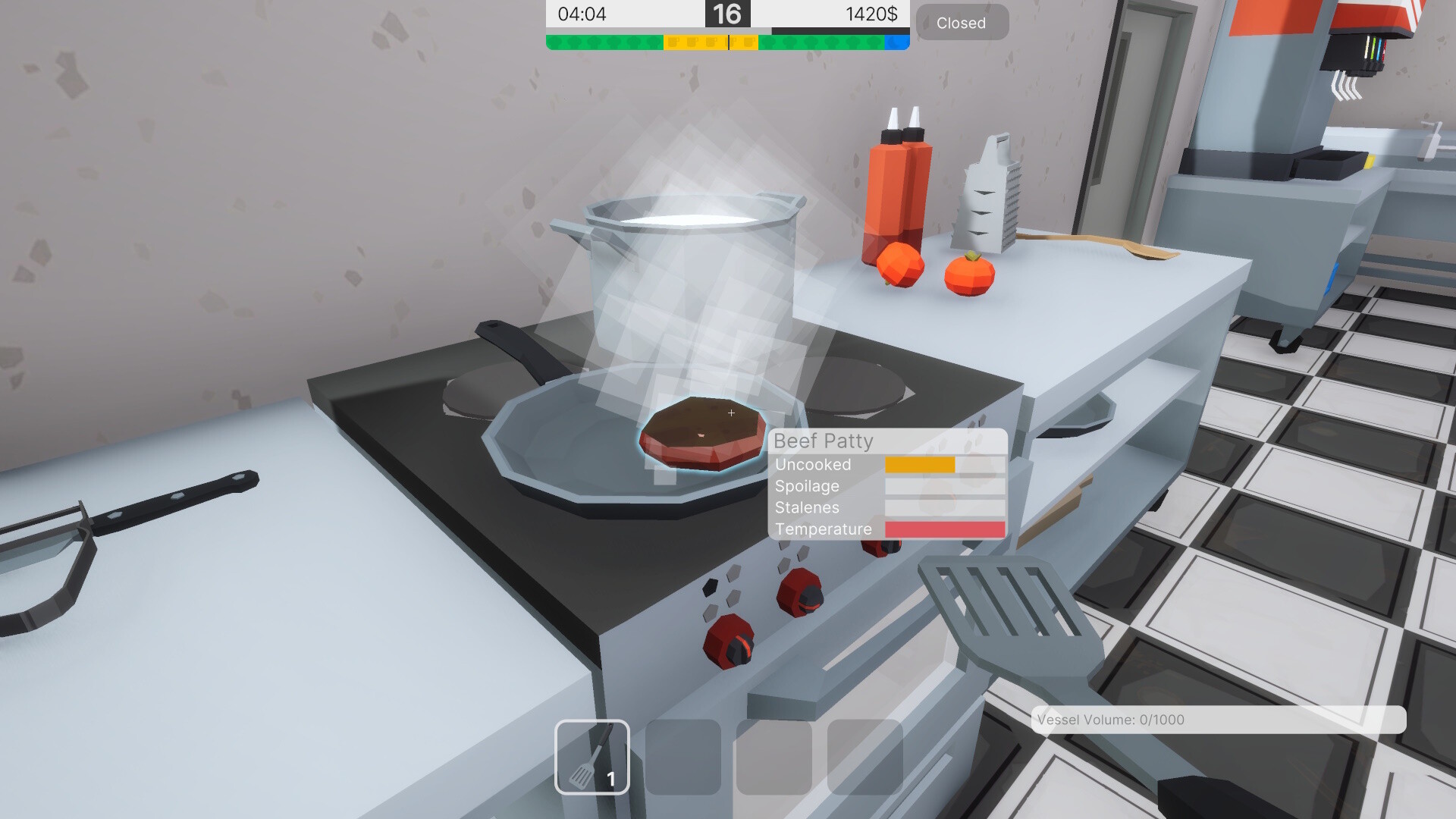Click the Uncooked progress bar
Screen dimensions: 1456x819
pos(919,464)
